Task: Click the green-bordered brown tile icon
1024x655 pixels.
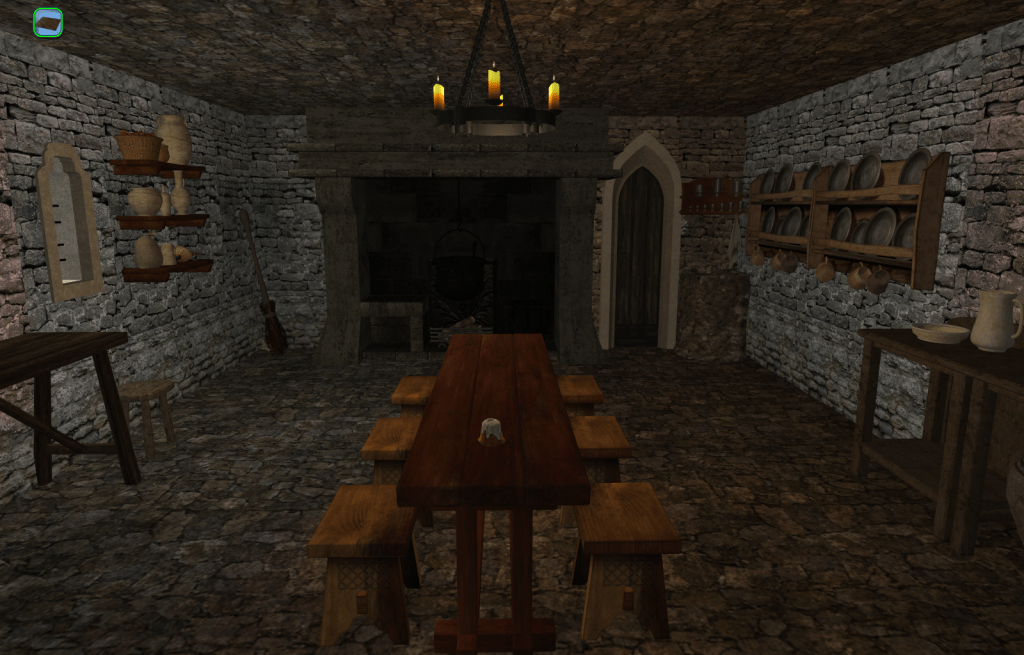Action: tap(48, 22)
